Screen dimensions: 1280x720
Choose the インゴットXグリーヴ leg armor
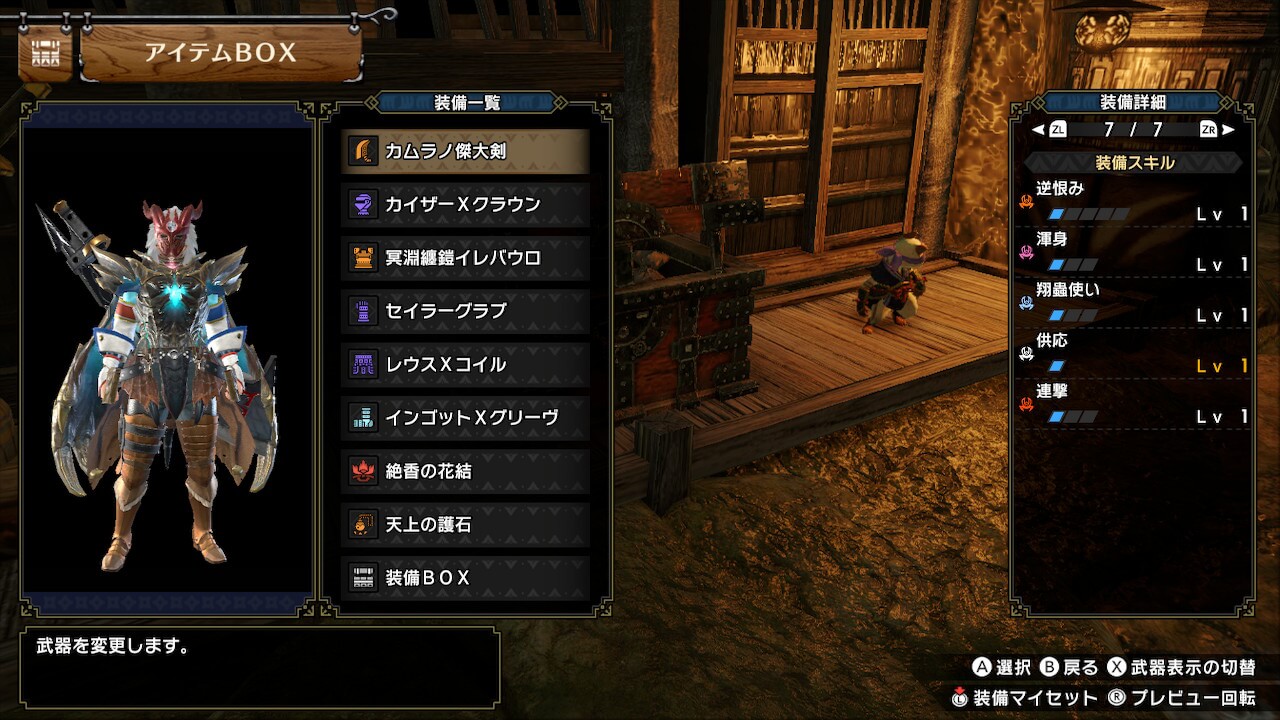(x=465, y=417)
